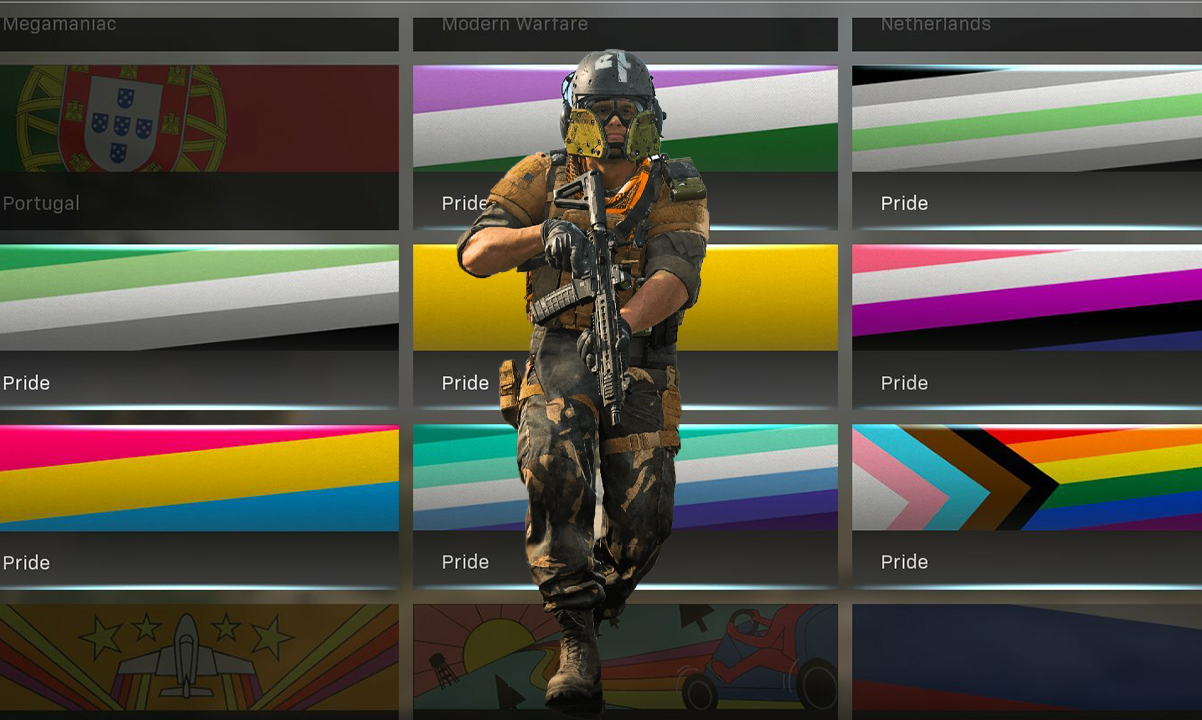Select the pink, white and purple Pride card
Screen dimensions: 1202x720
1026,298
